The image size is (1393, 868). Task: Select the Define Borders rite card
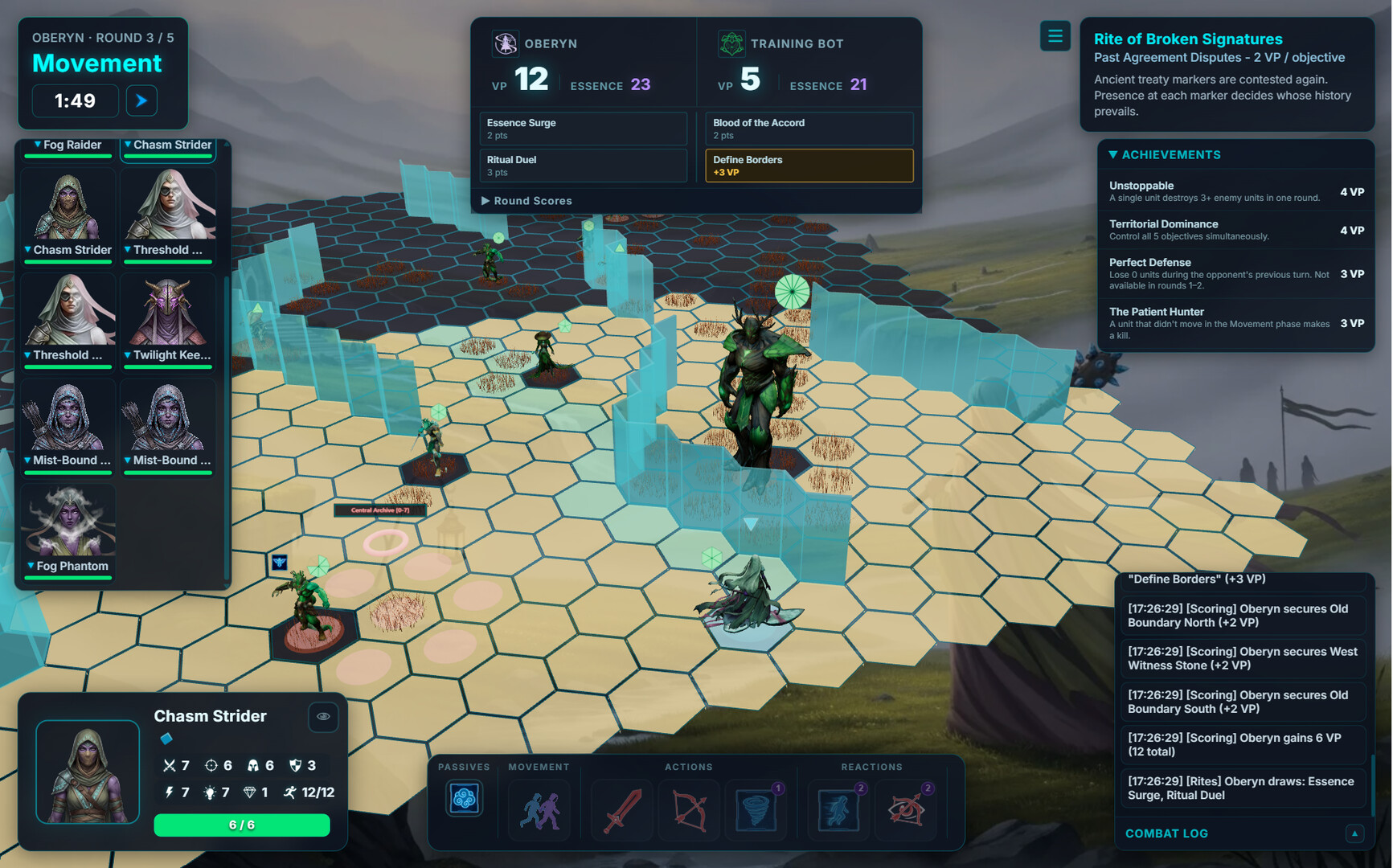809,166
